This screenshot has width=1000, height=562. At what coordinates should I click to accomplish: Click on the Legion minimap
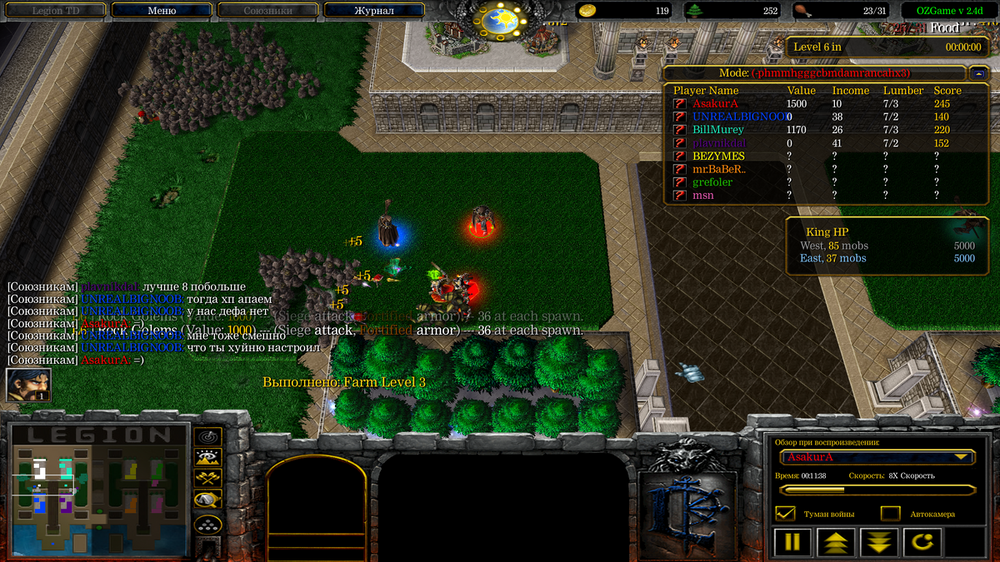[98, 490]
